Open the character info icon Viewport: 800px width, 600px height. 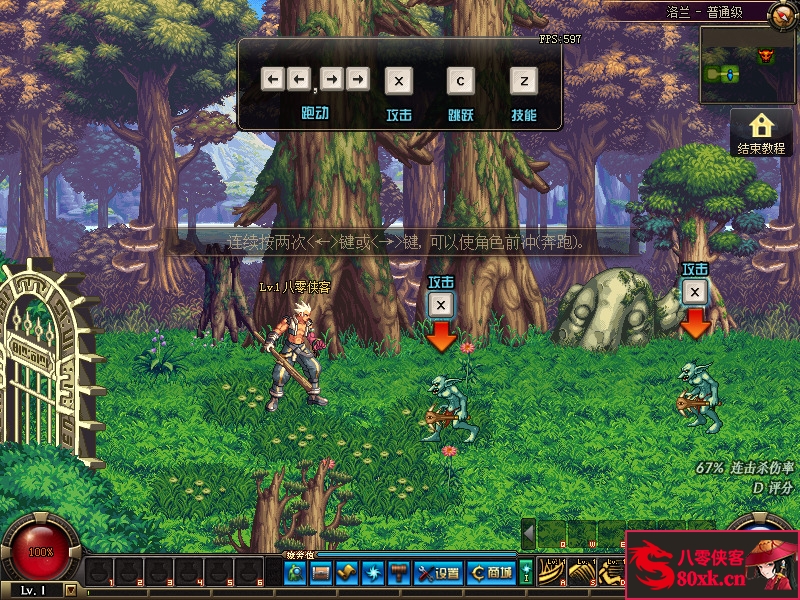tap(295, 573)
